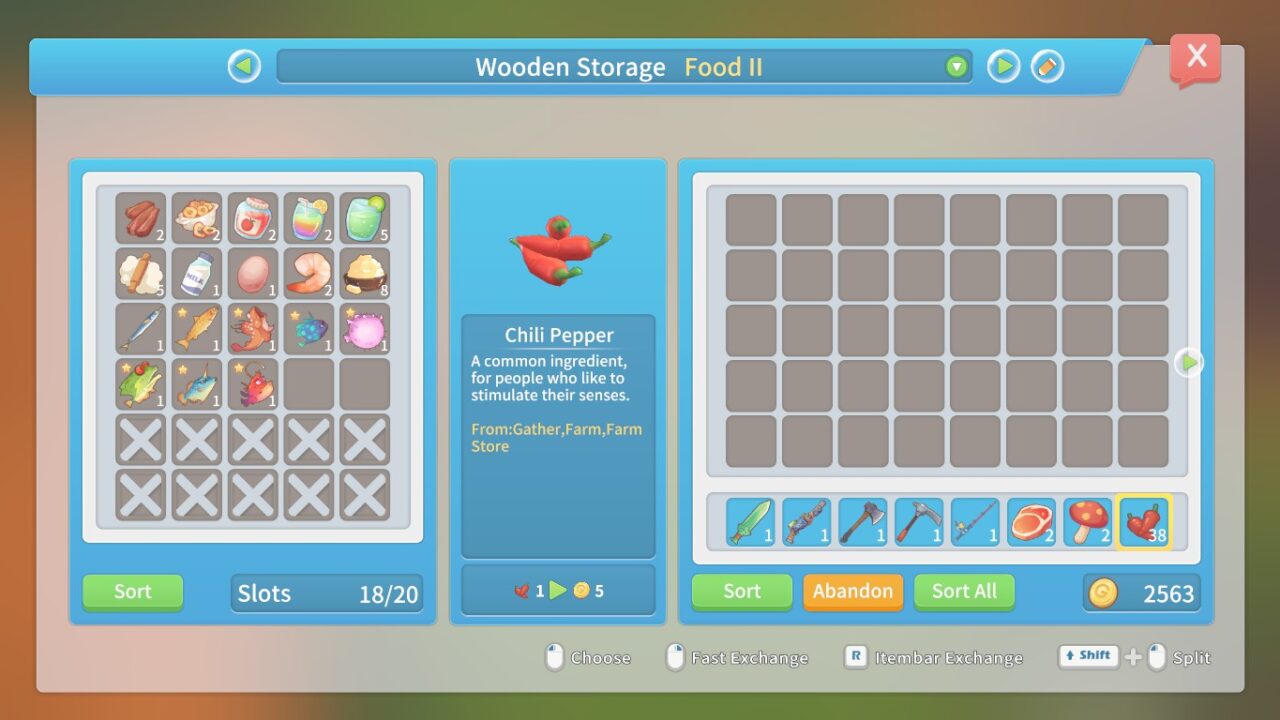1280x720 pixels.
Task: Open the storage name dropdown arrow
Action: tap(957, 66)
